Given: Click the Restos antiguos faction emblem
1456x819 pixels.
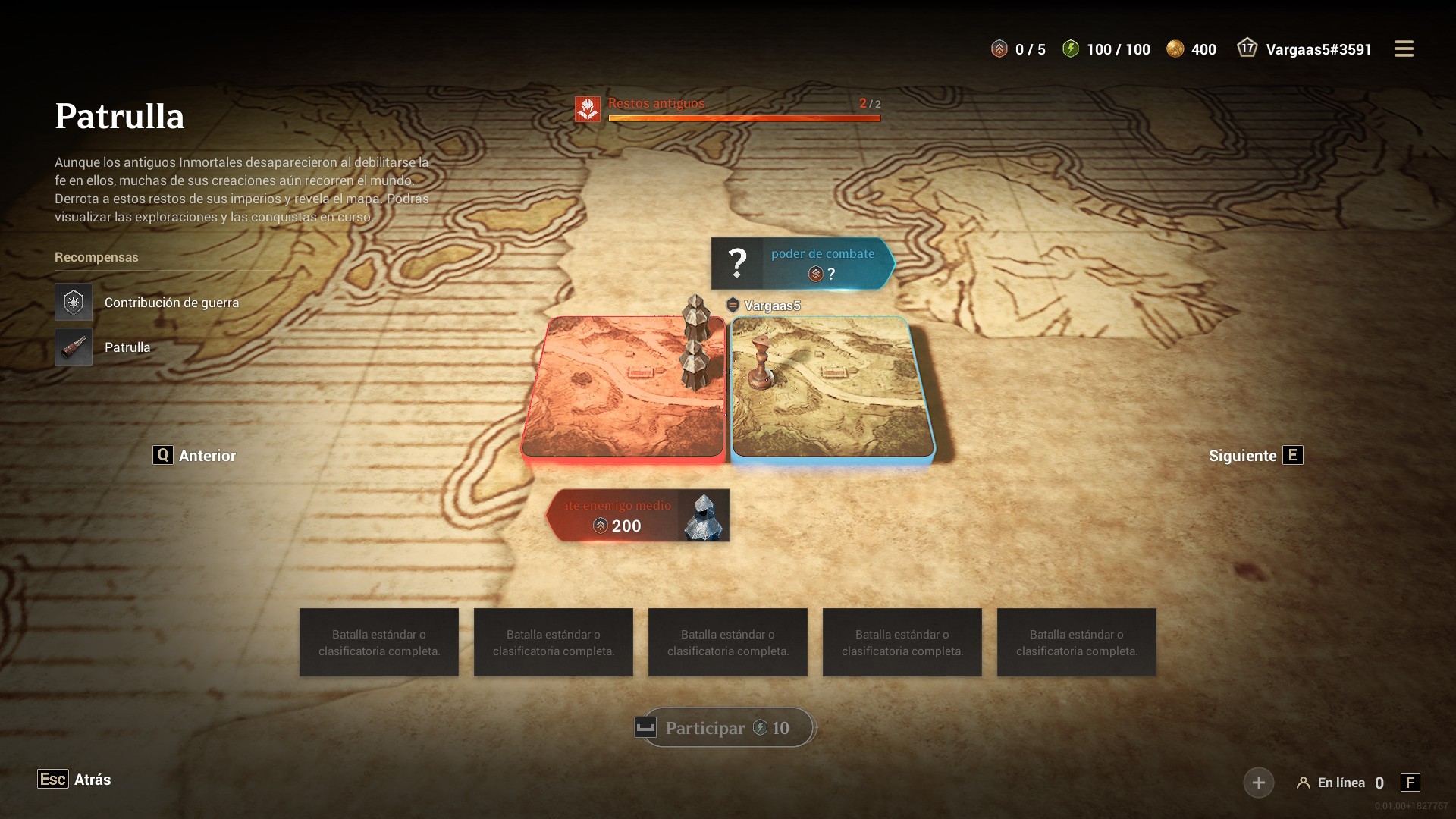Looking at the screenshot, I should (x=588, y=108).
